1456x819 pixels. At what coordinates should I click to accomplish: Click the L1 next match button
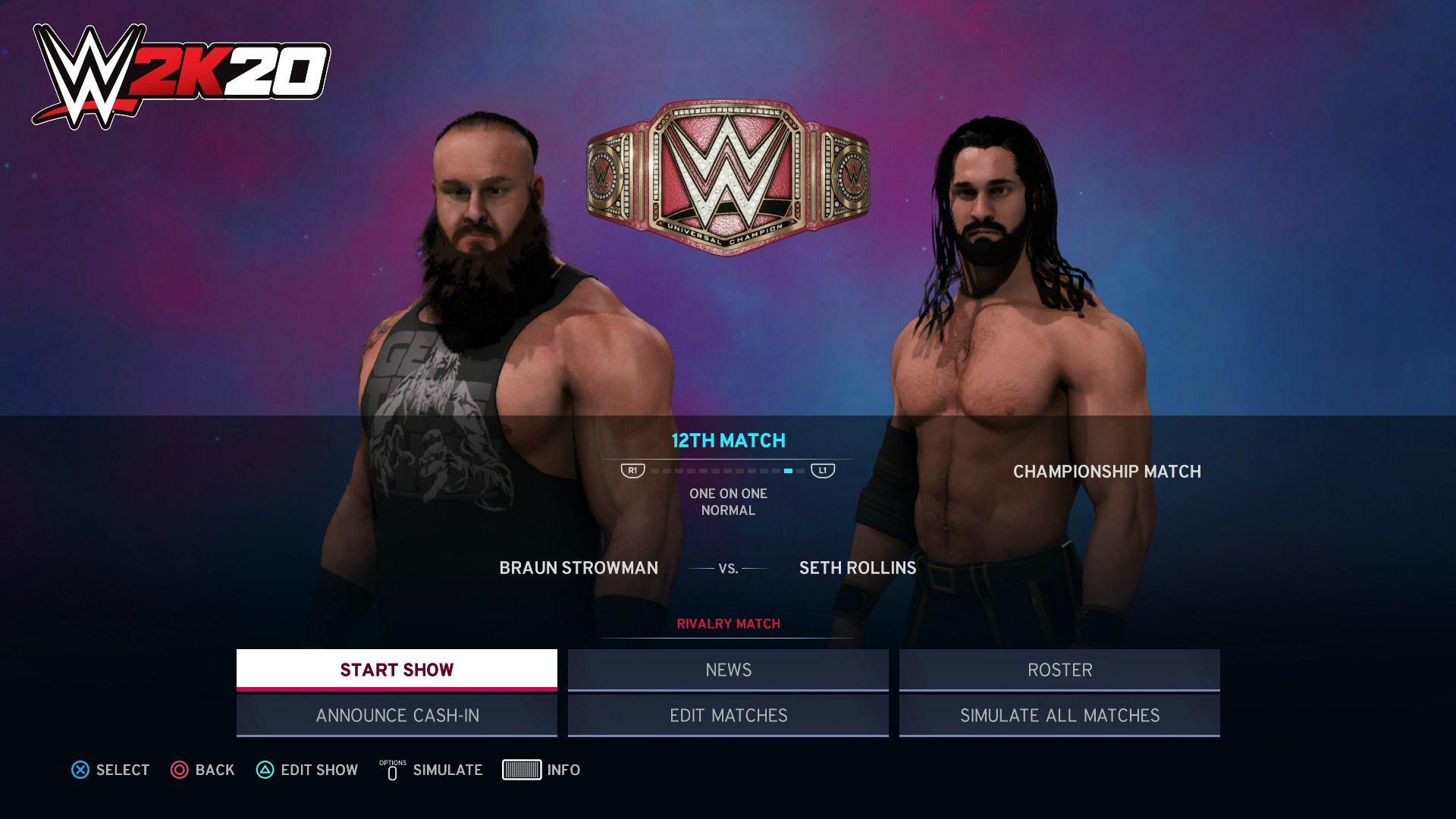point(825,470)
